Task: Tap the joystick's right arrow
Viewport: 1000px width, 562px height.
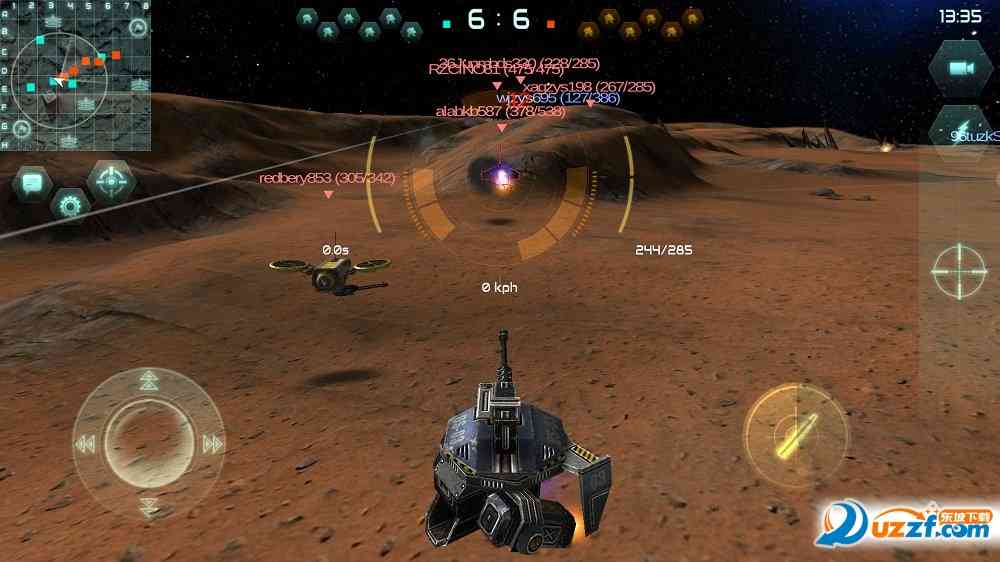Action: 213,444
